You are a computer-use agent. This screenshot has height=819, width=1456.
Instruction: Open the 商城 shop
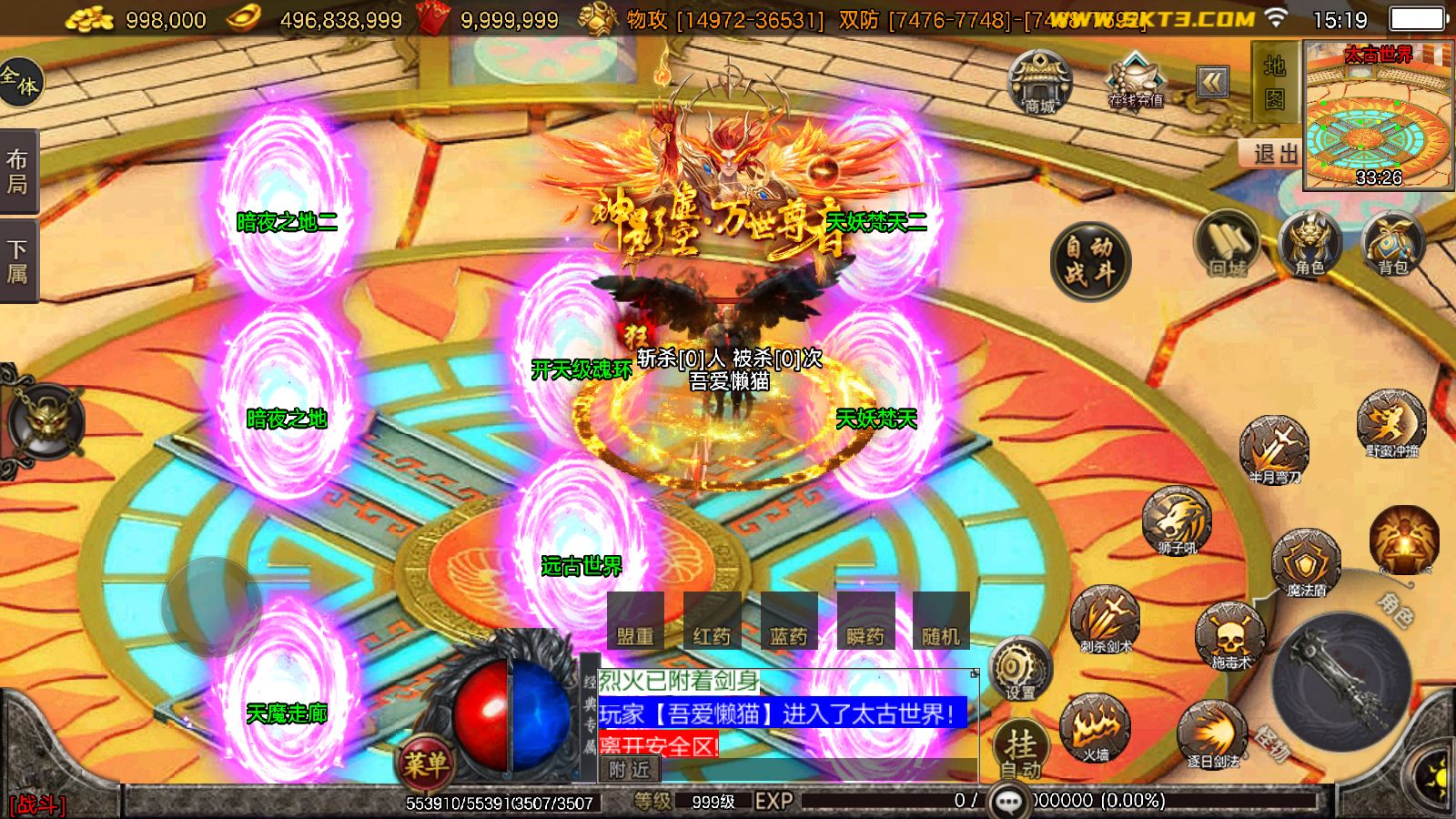1040,82
